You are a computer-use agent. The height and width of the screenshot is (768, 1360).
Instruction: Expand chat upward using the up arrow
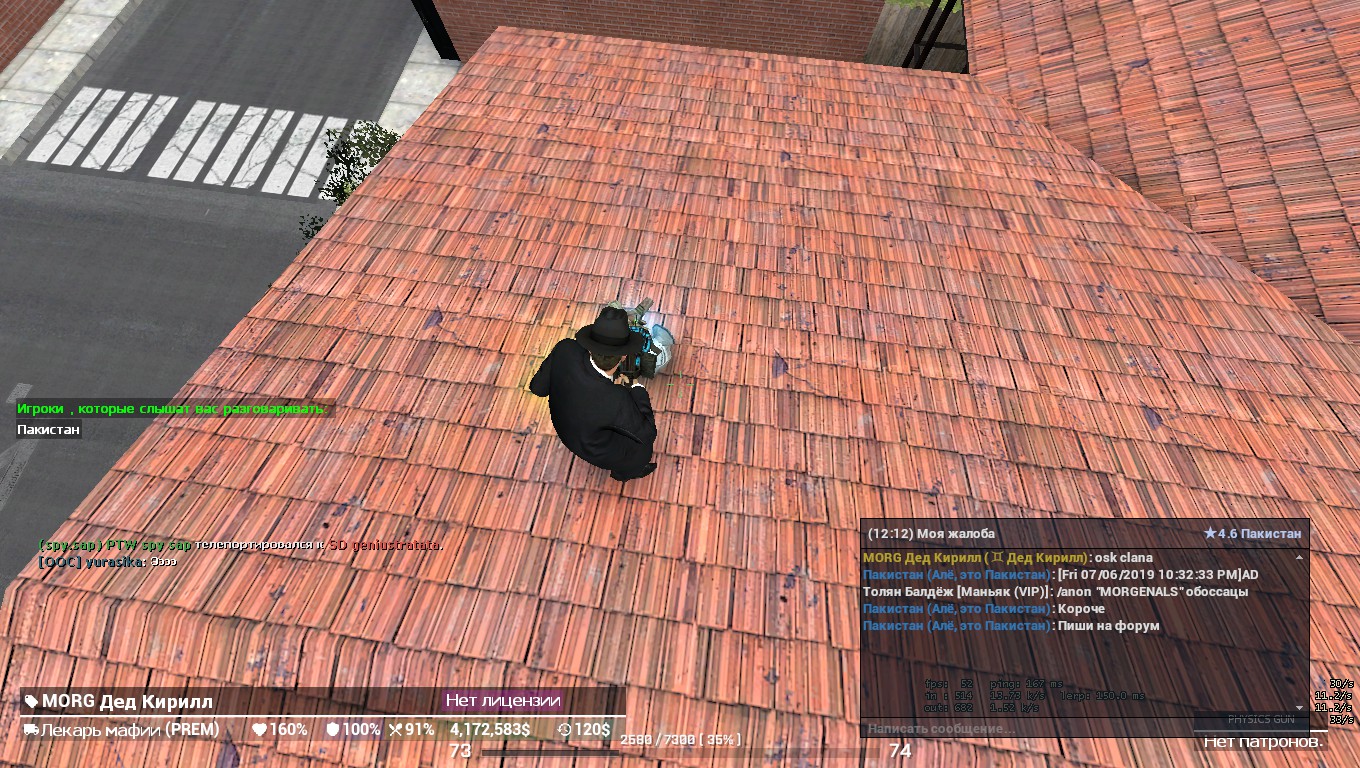(1299, 557)
